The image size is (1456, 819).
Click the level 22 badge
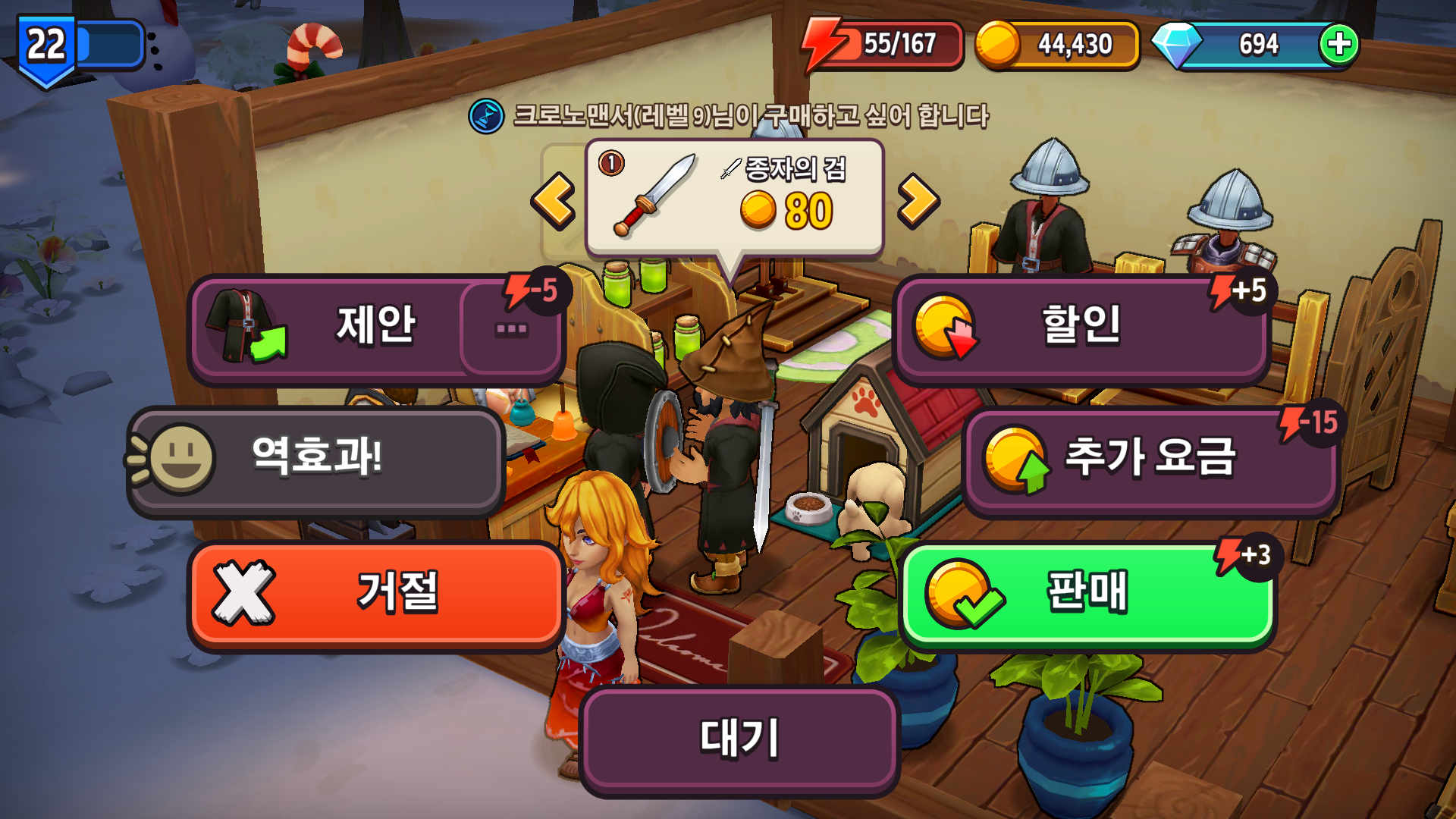coord(45,43)
